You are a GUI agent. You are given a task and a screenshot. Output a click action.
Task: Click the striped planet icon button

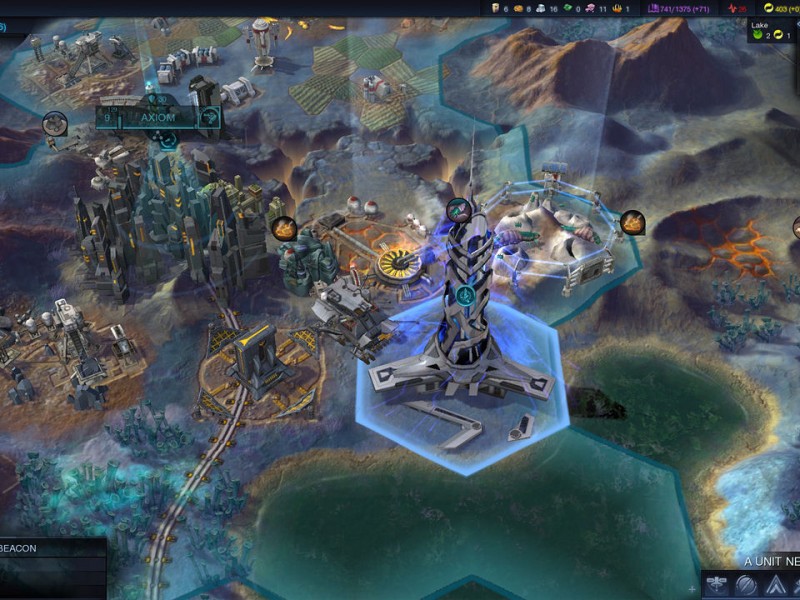746,586
